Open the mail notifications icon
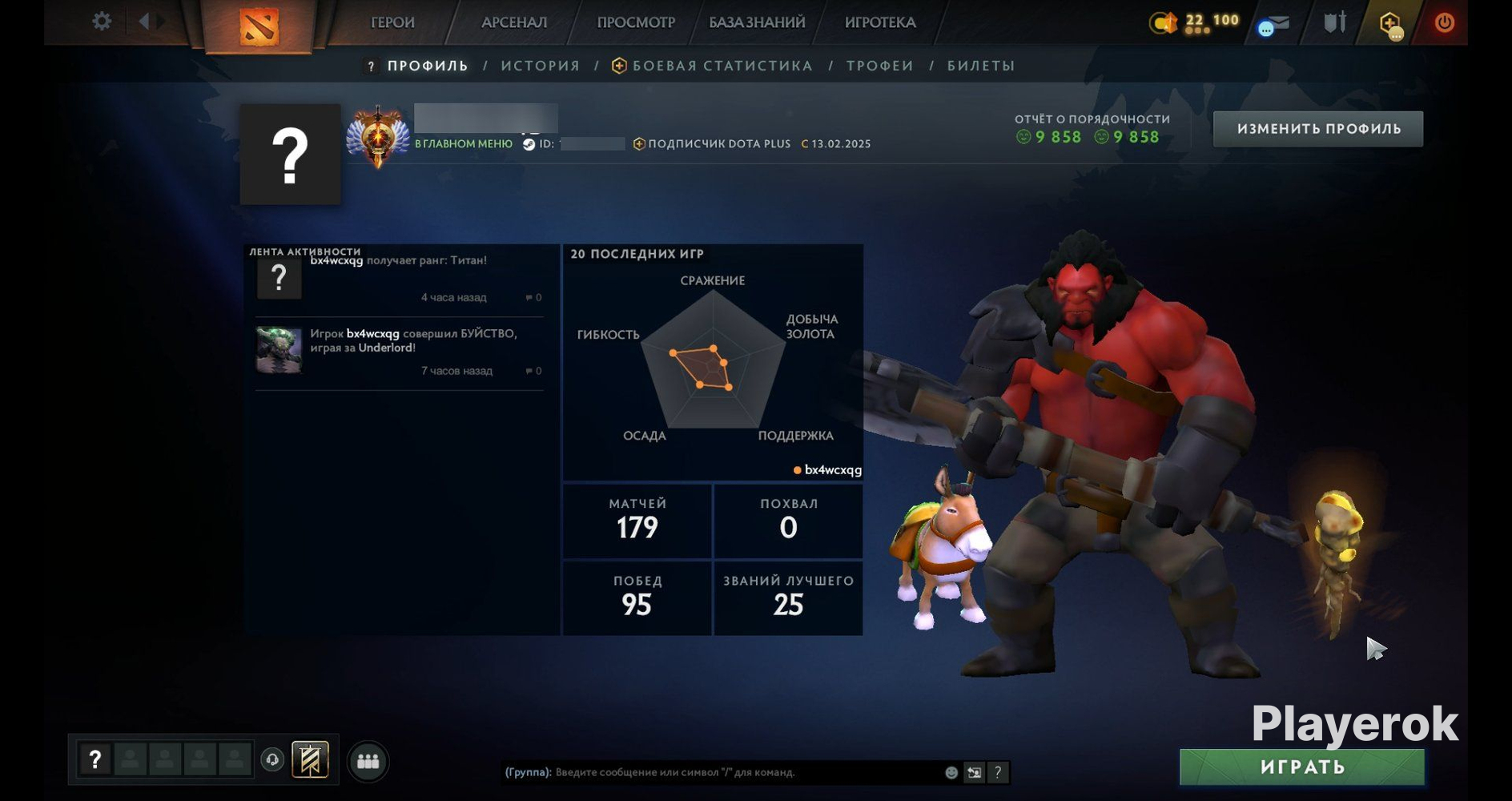The height and width of the screenshot is (801, 1512). [x=1273, y=24]
